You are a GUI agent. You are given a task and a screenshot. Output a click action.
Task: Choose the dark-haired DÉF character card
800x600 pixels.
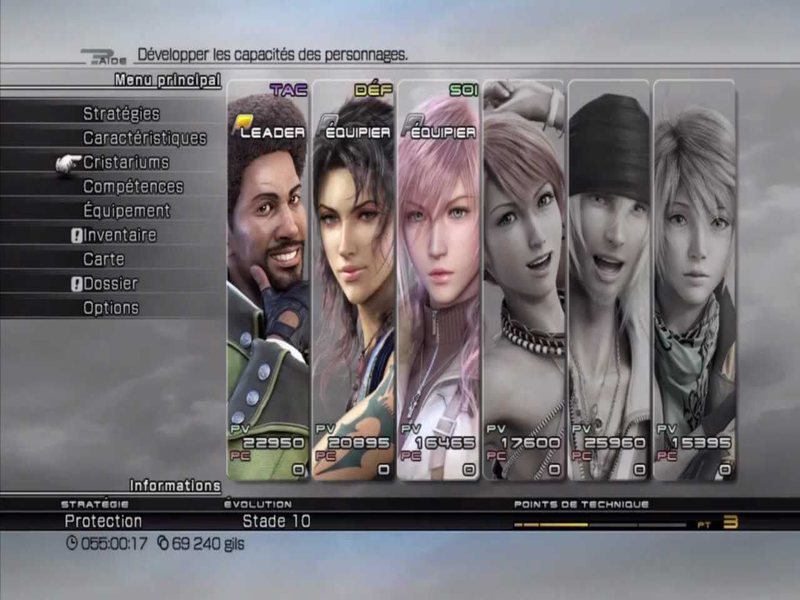click(353, 280)
